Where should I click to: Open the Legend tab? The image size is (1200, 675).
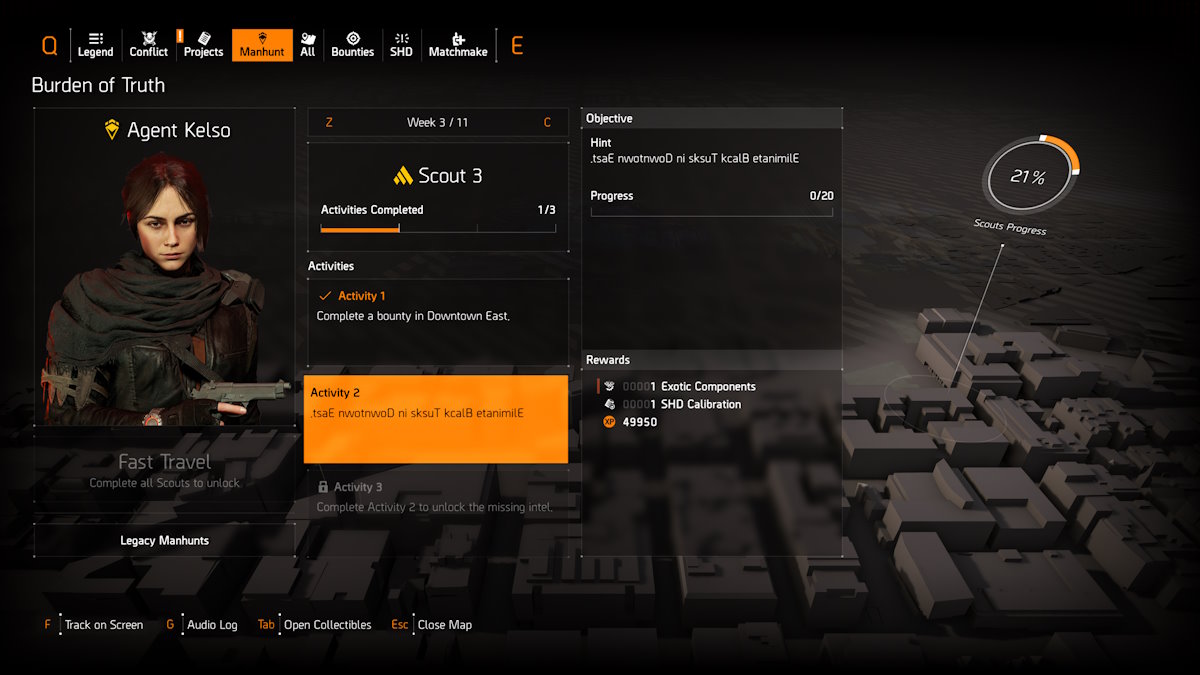[x=95, y=45]
